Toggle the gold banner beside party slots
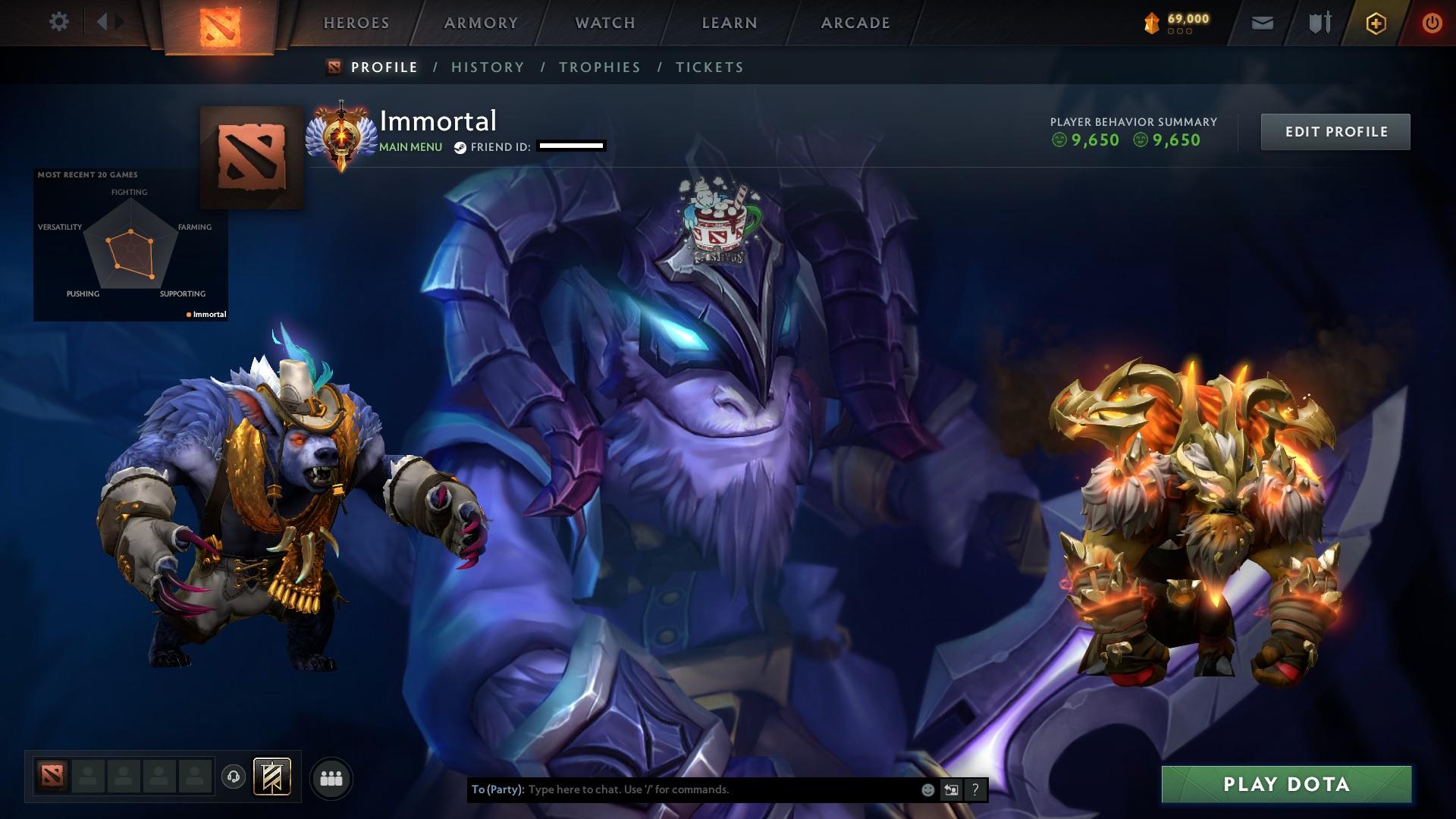1456x819 pixels. coord(273,777)
